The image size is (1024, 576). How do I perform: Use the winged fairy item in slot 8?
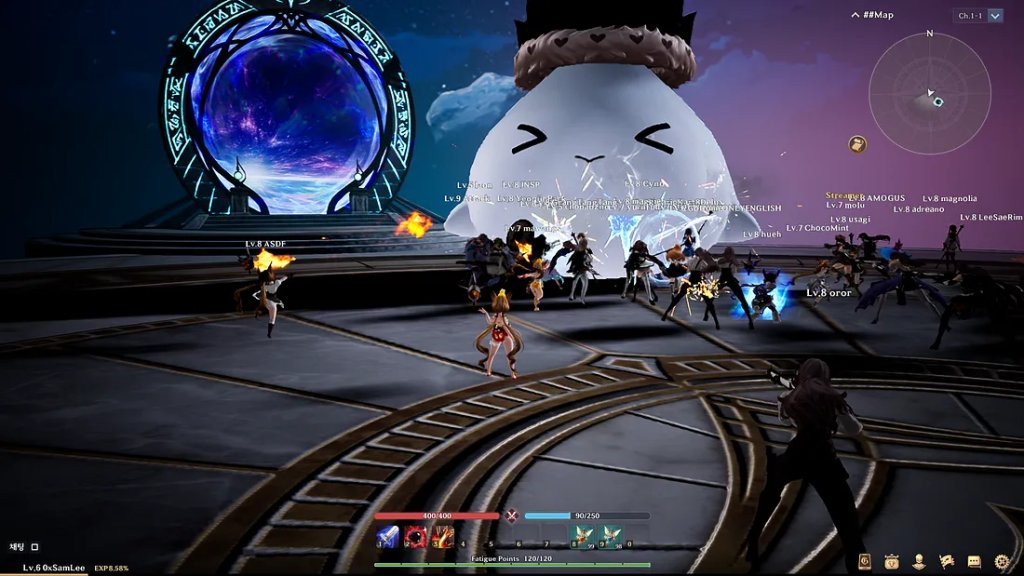click(582, 537)
